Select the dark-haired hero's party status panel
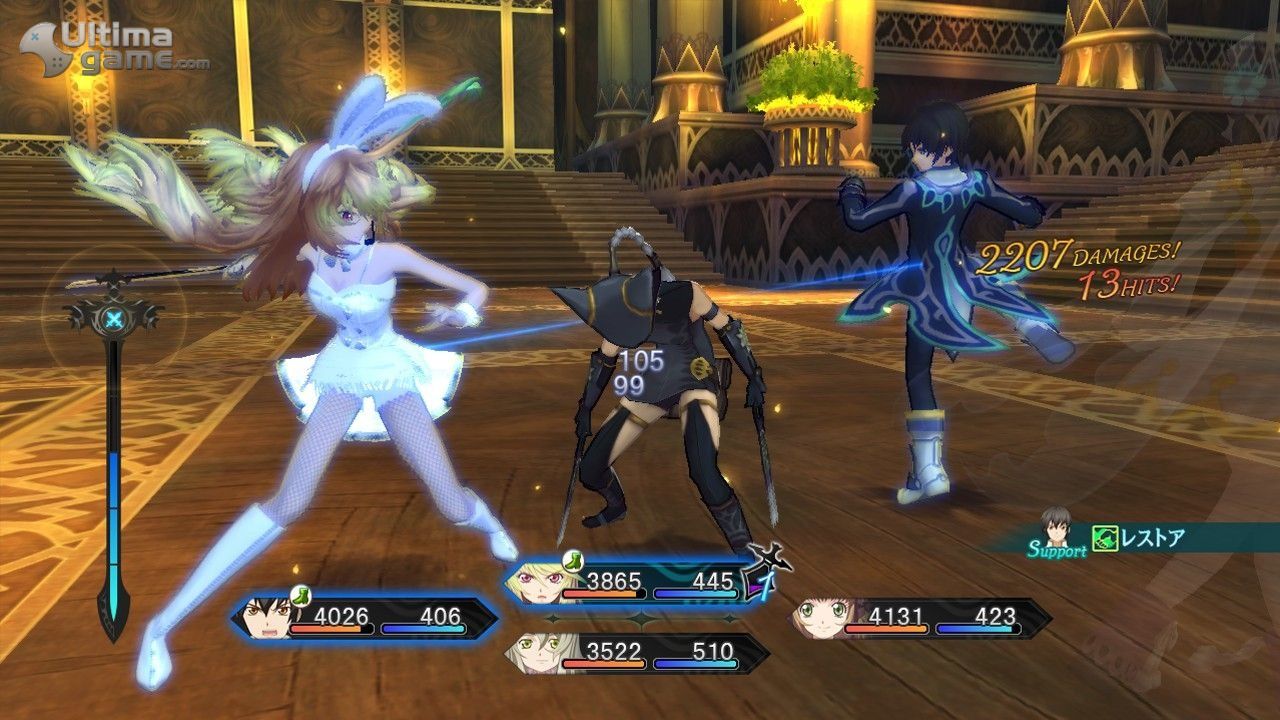Screen dimensions: 1280x720 (x=365, y=618)
